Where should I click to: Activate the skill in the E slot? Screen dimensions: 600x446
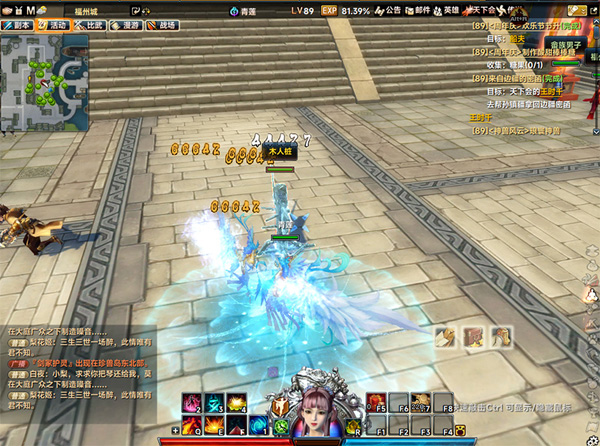point(214,426)
